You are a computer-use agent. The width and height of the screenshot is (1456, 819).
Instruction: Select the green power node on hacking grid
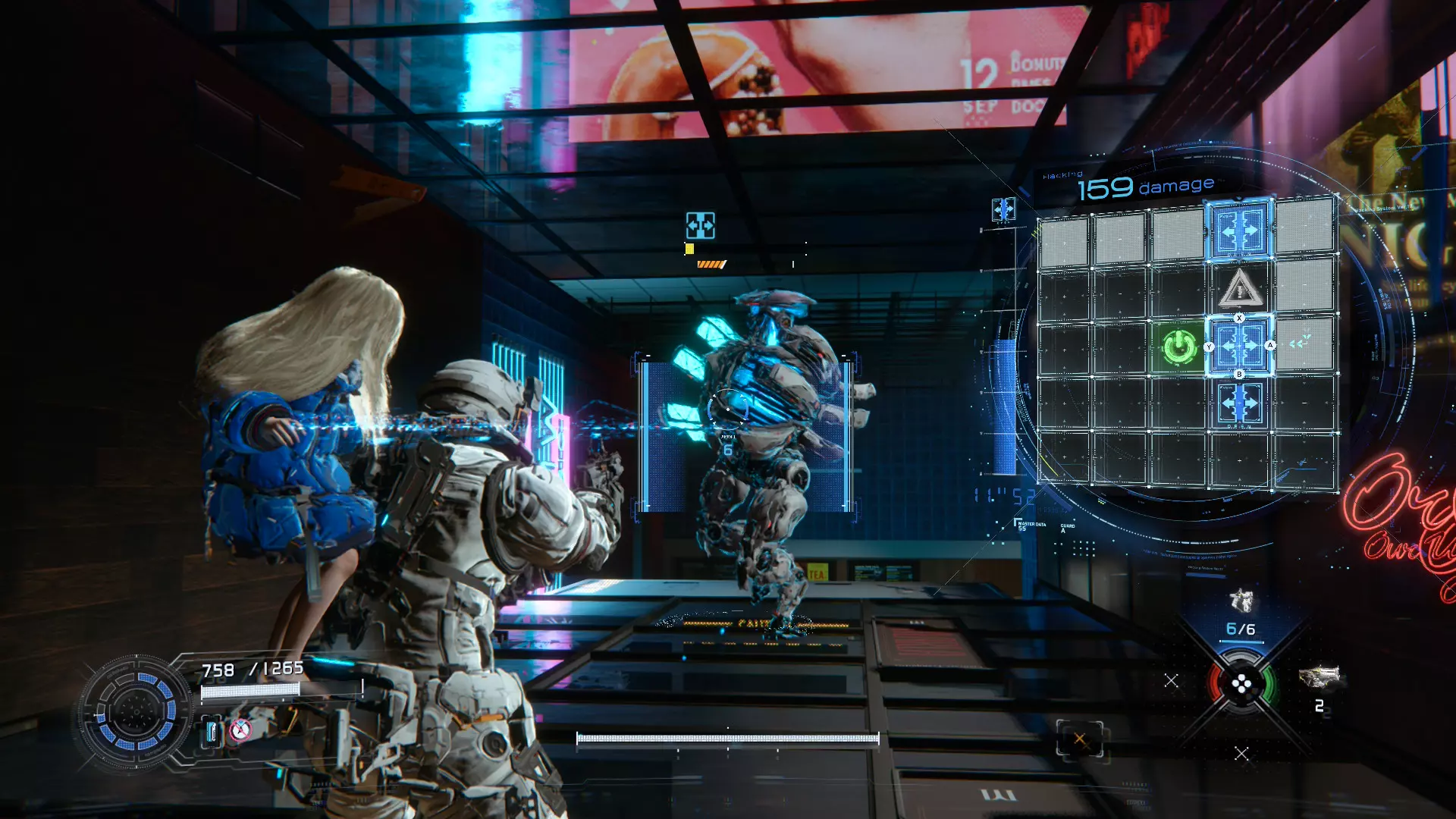tap(1178, 347)
